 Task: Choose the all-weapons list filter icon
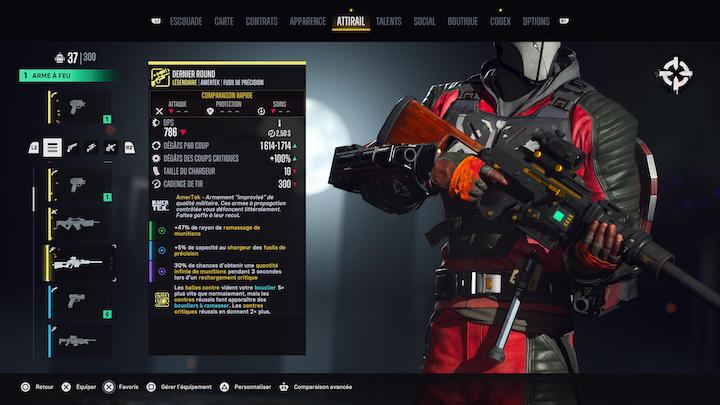(53, 148)
